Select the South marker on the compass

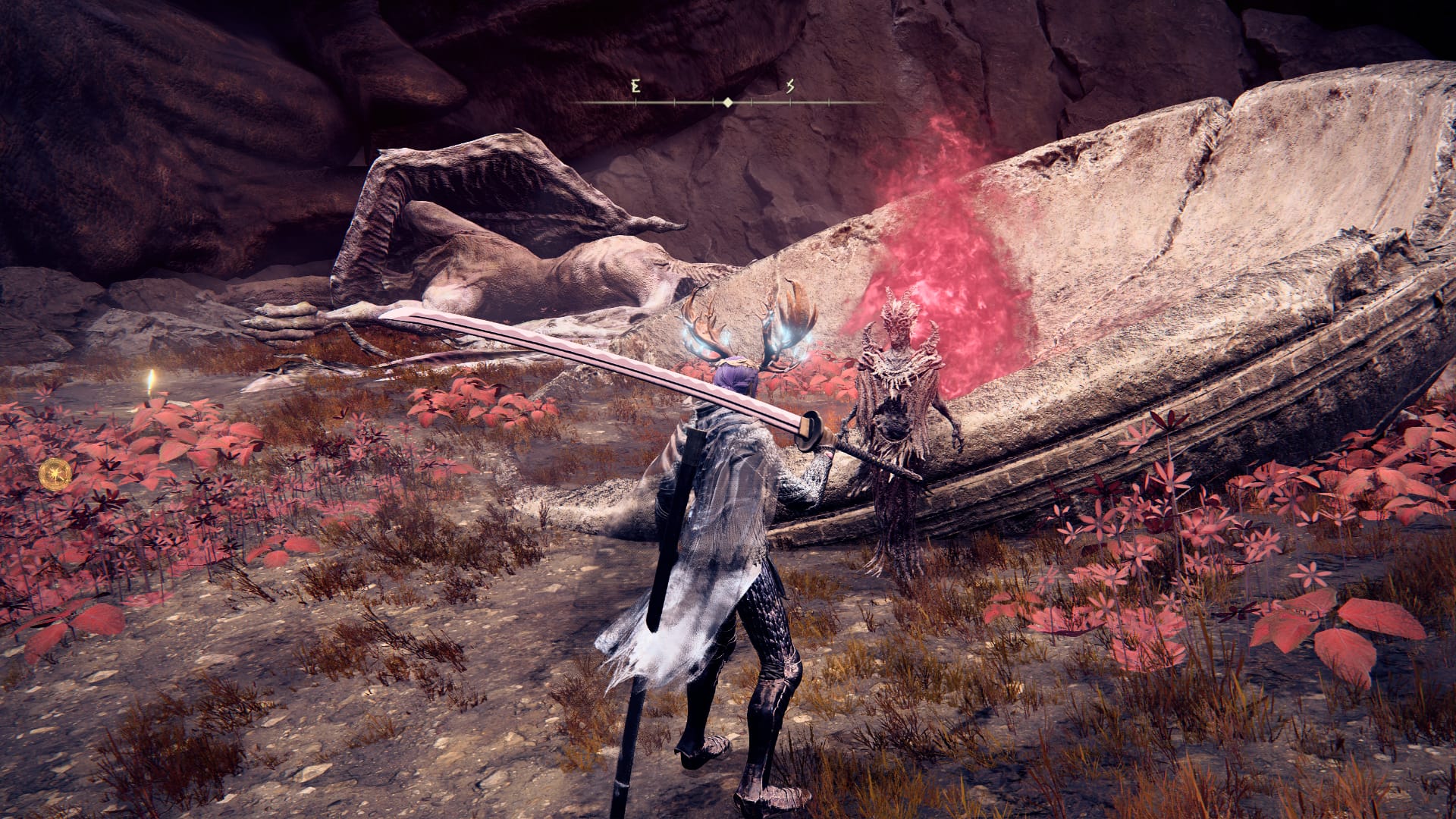click(x=790, y=86)
